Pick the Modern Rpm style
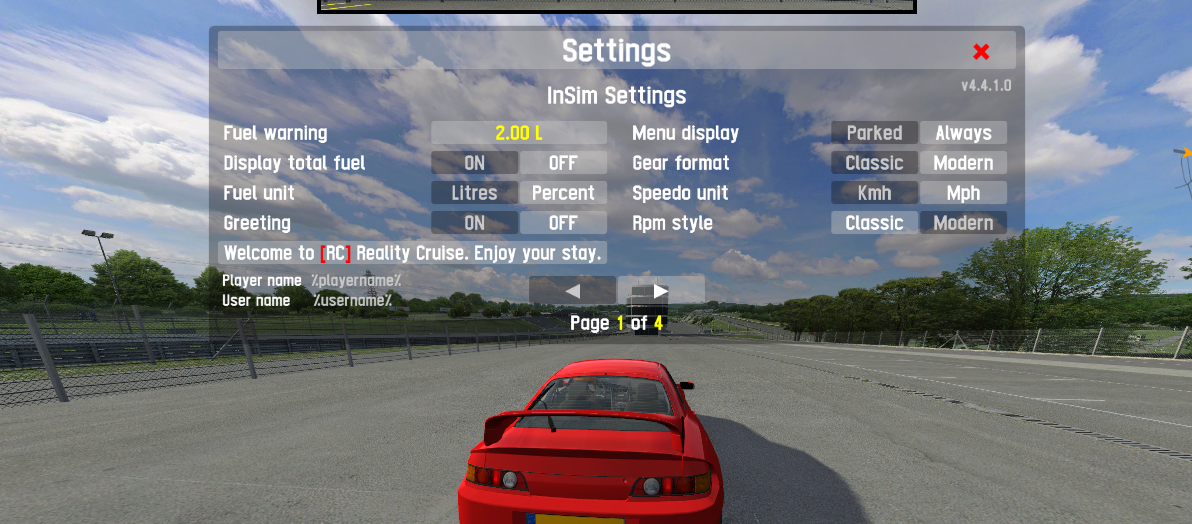1192x524 pixels. [963, 223]
